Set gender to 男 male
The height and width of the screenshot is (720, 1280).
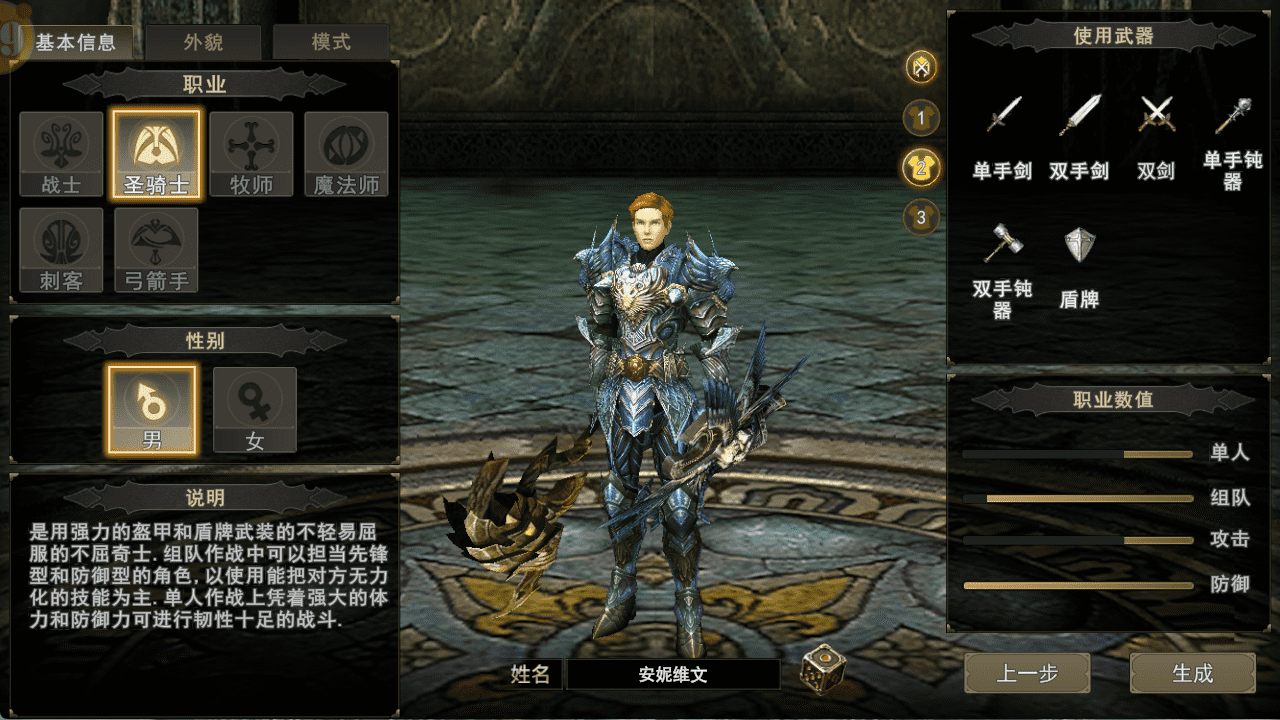coord(152,409)
